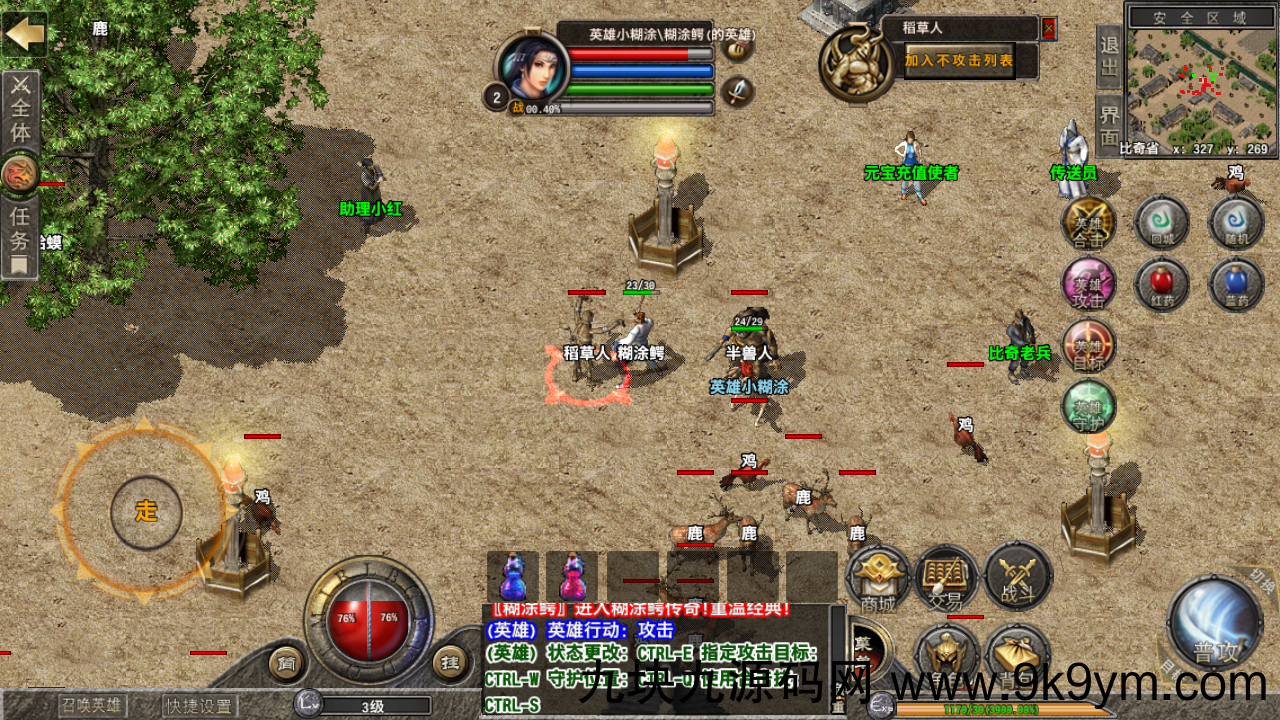Image resolution: width=1280 pixels, height=720 pixels.
Task: Drink the 红药 red potion
Action: click(1161, 285)
